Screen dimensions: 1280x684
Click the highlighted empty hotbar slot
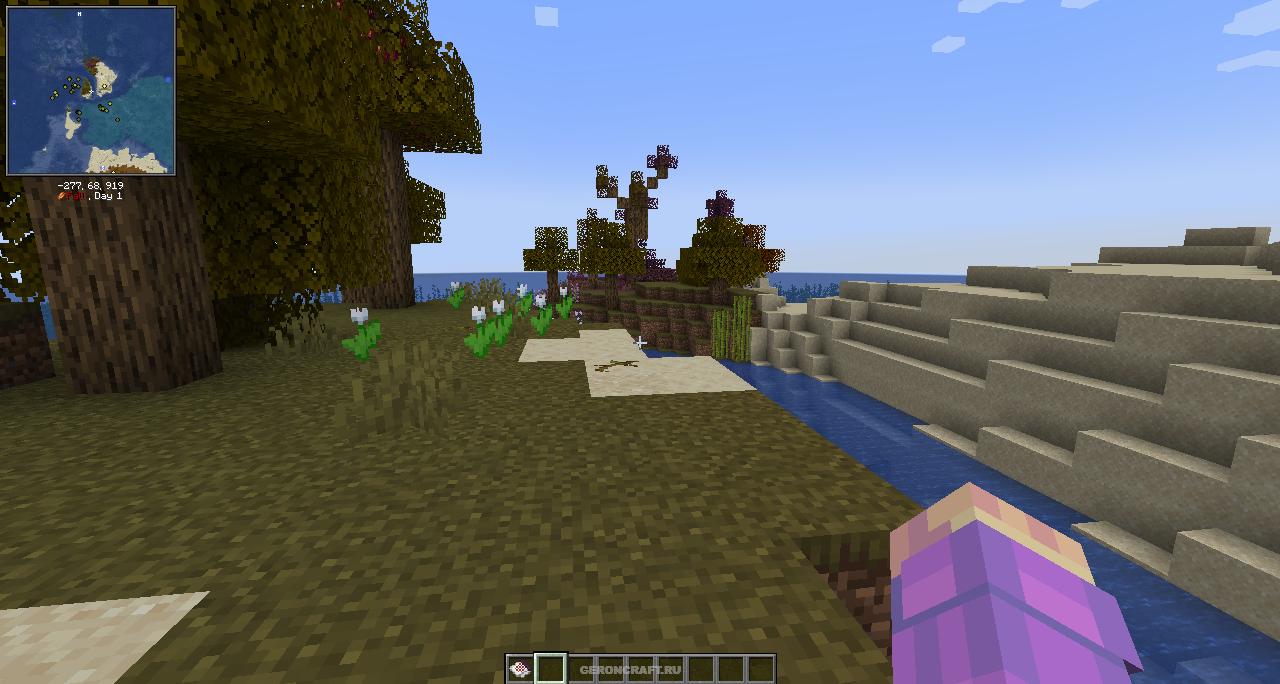click(550, 669)
